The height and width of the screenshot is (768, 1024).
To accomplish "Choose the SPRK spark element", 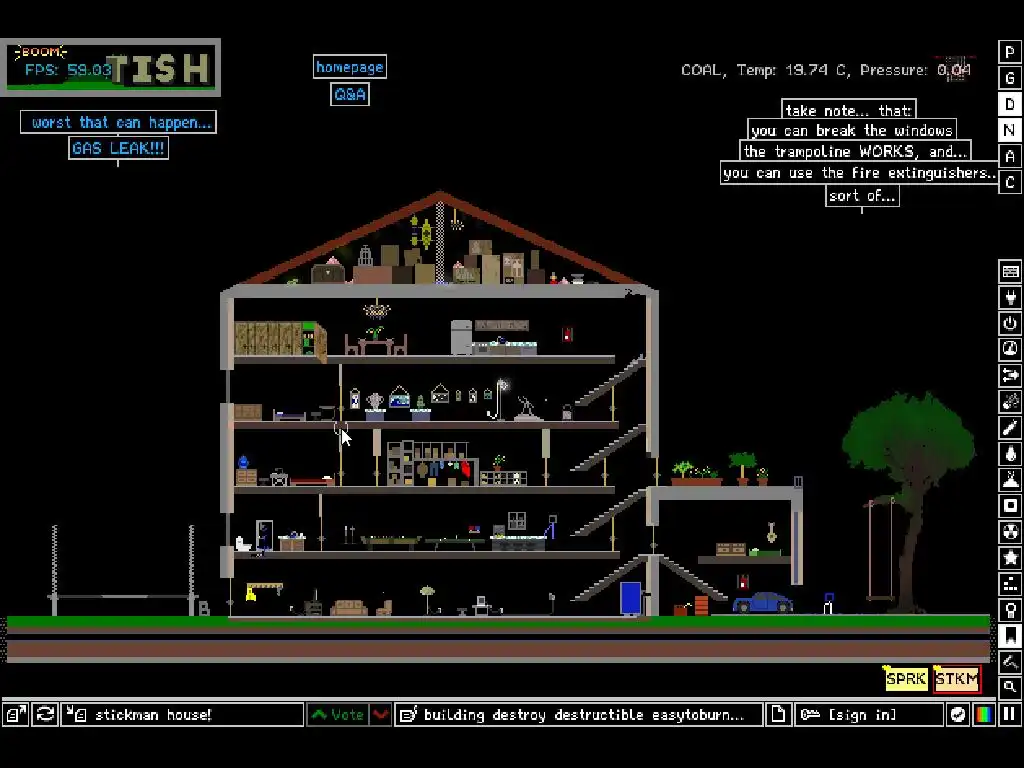I will point(906,679).
